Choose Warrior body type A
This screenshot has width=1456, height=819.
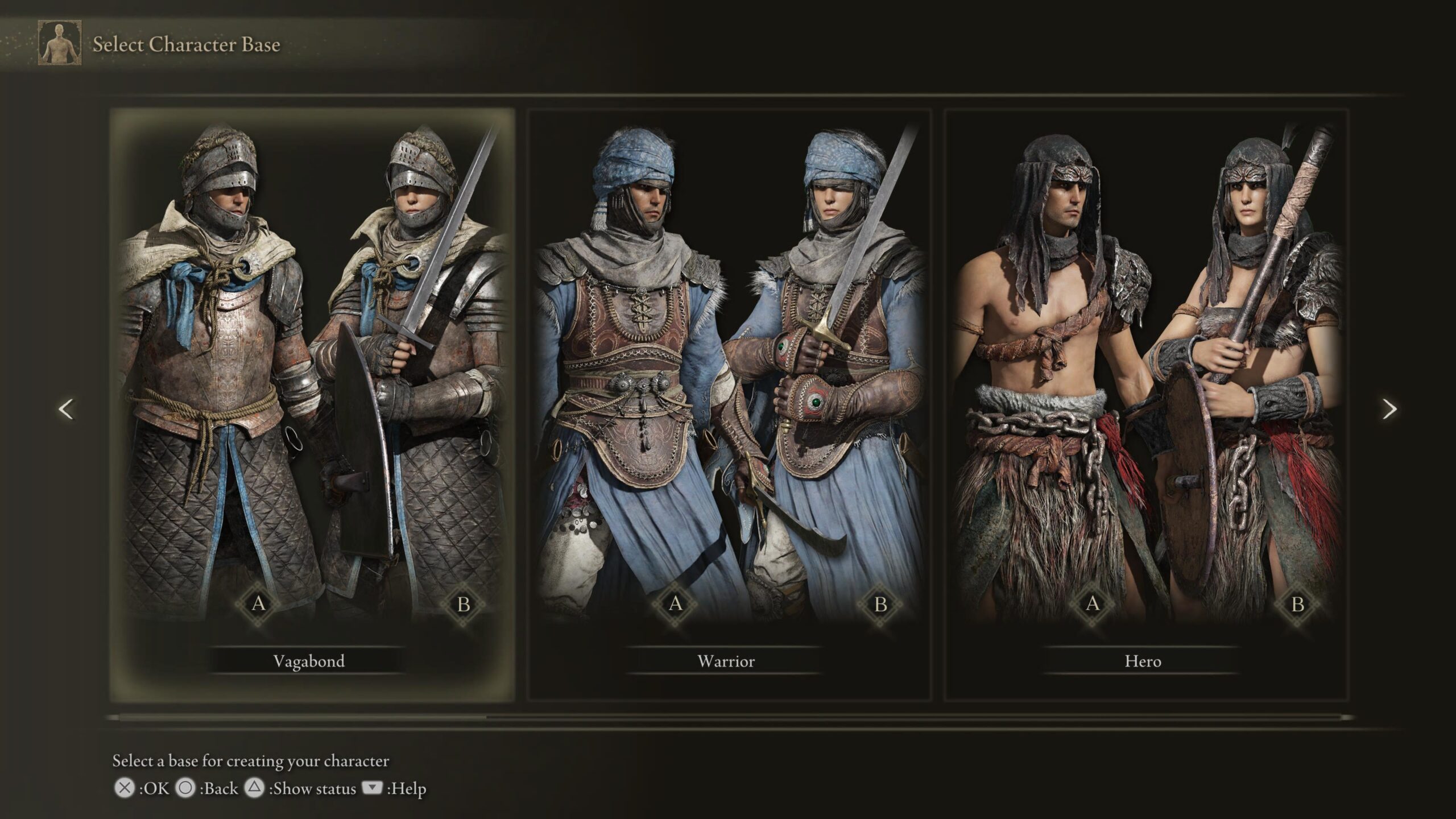pyautogui.click(x=676, y=603)
